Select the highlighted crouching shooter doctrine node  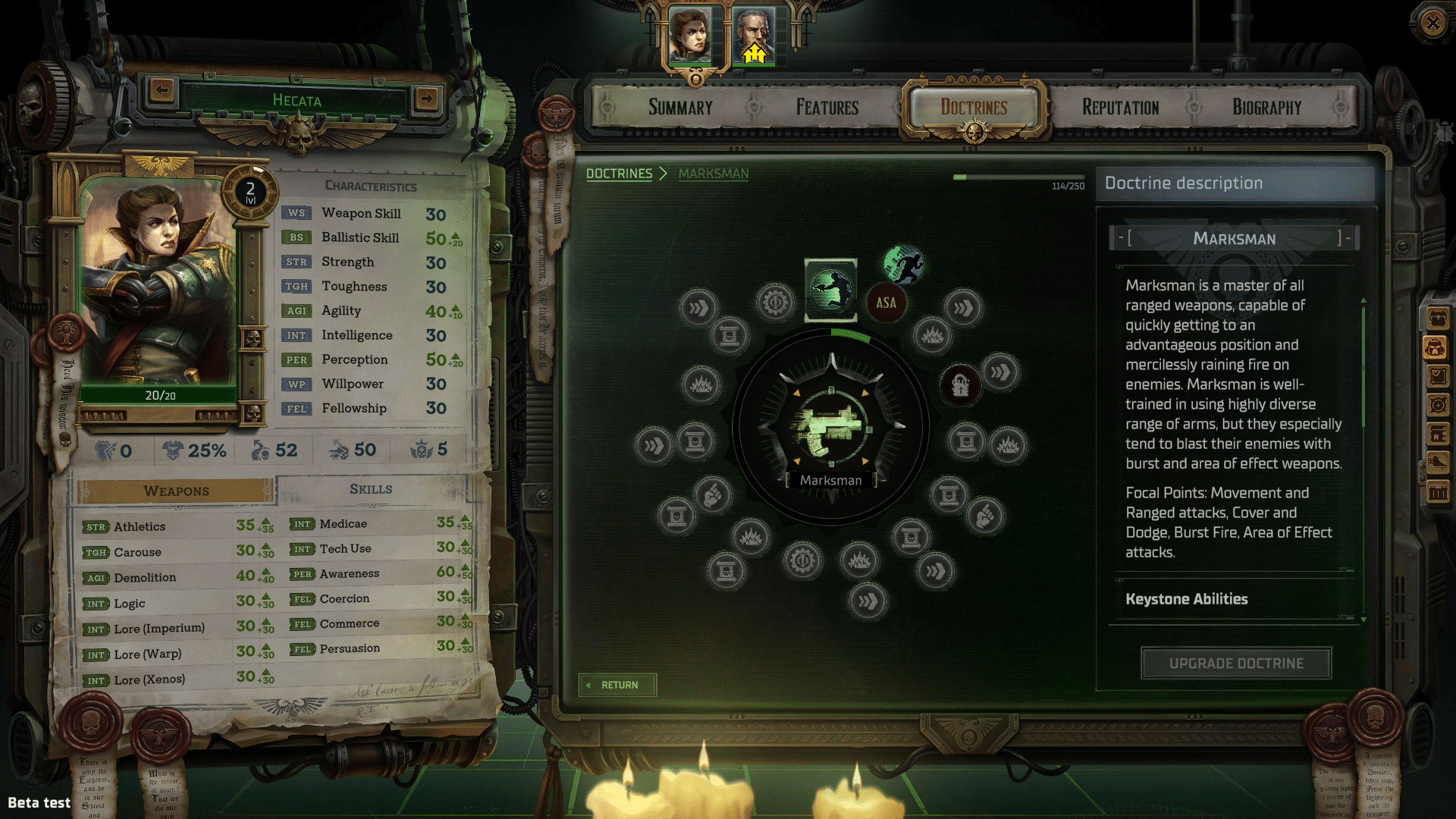click(831, 288)
